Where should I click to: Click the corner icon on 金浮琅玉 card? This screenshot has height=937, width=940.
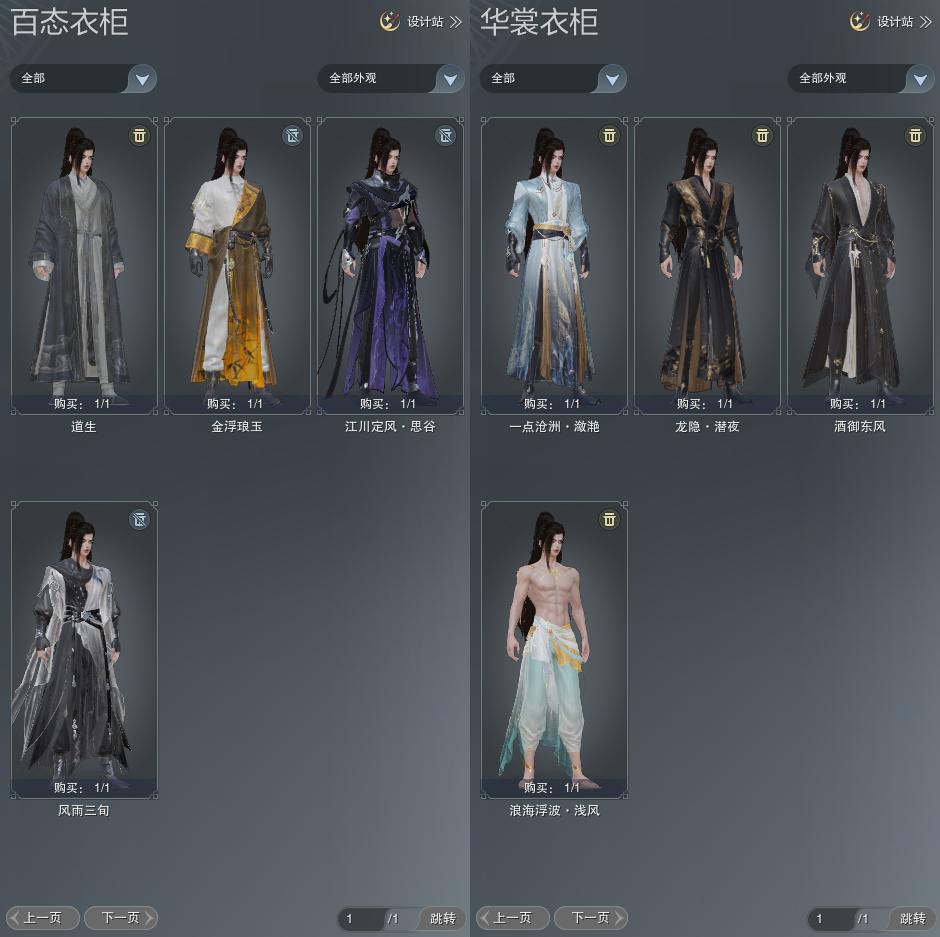click(x=292, y=135)
